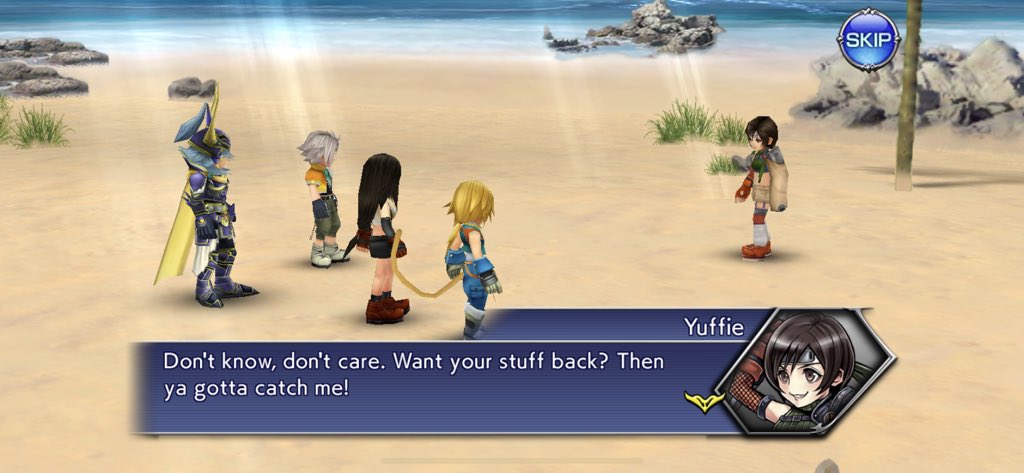Advance Yuffie's dialogue text box

tap(440, 375)
